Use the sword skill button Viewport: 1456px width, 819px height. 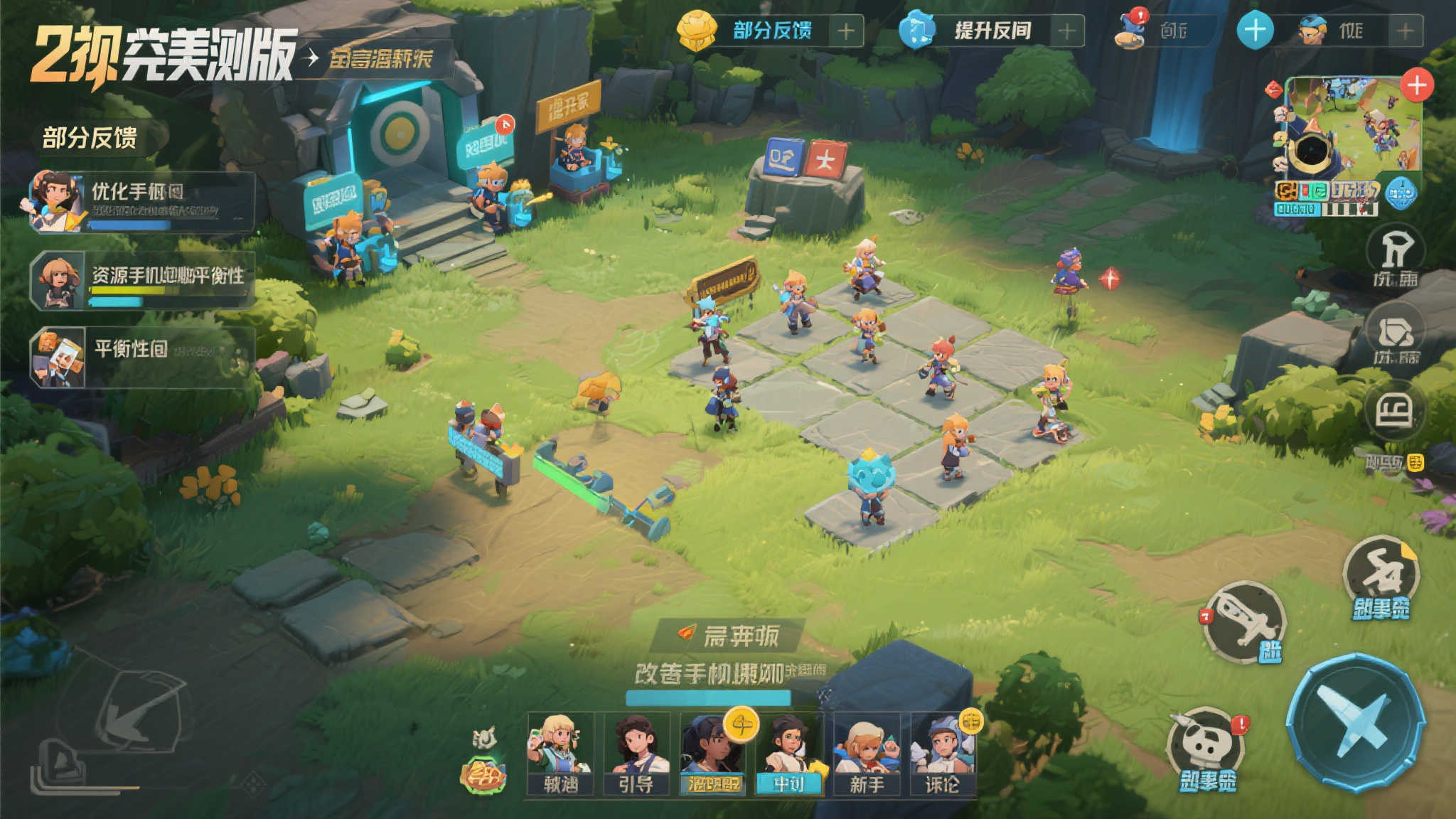1245,622
